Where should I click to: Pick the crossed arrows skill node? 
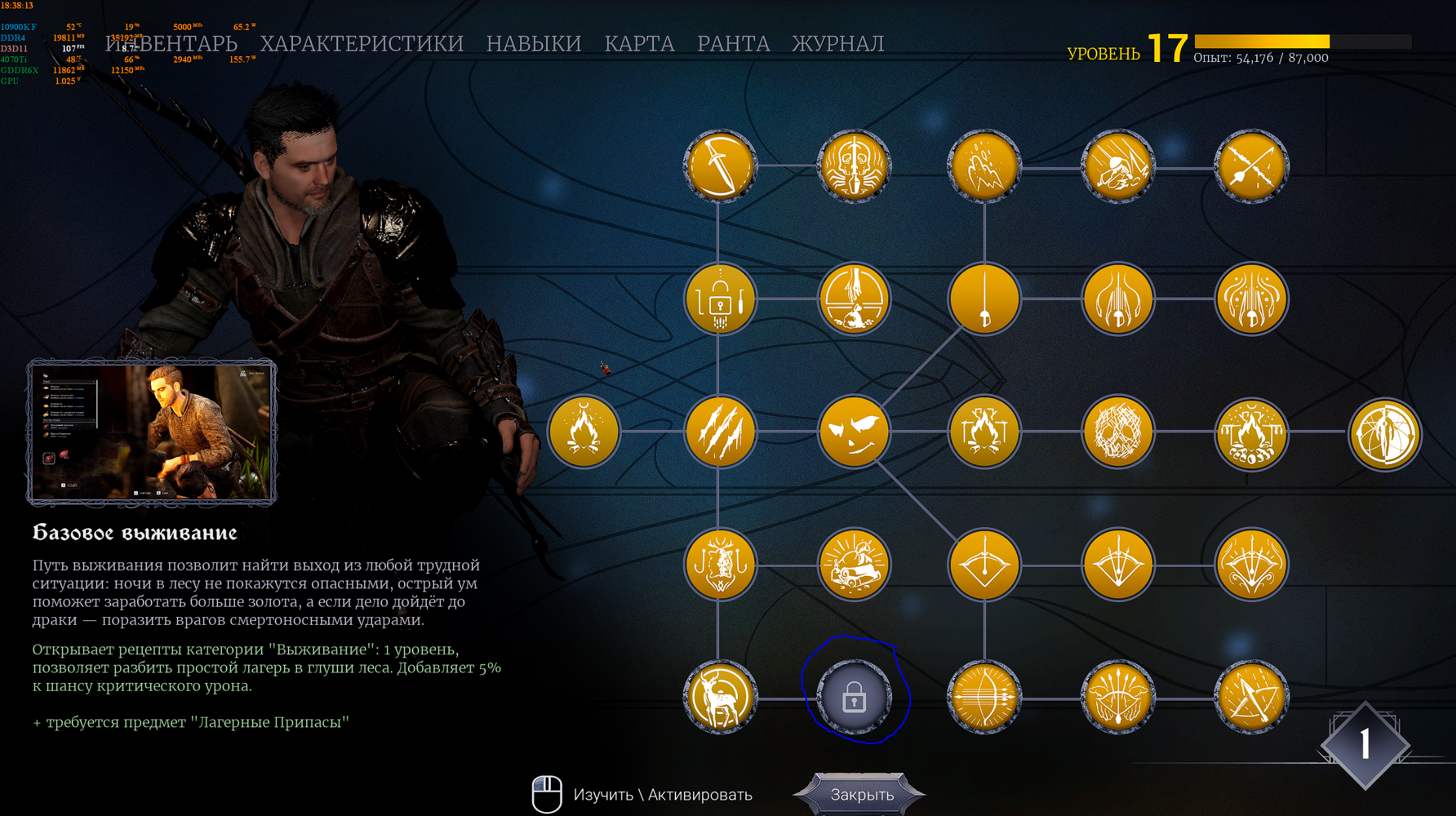coord(1251,166)
